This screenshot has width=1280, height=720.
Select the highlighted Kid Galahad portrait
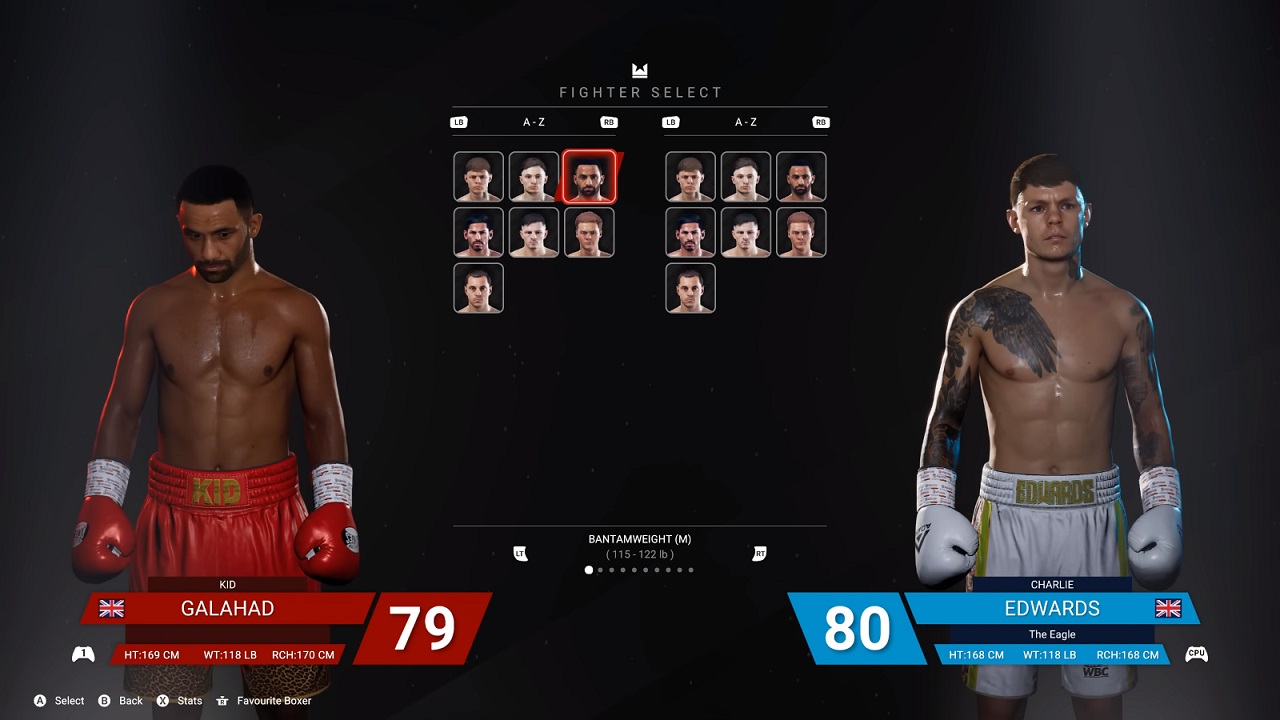[589, 177]
